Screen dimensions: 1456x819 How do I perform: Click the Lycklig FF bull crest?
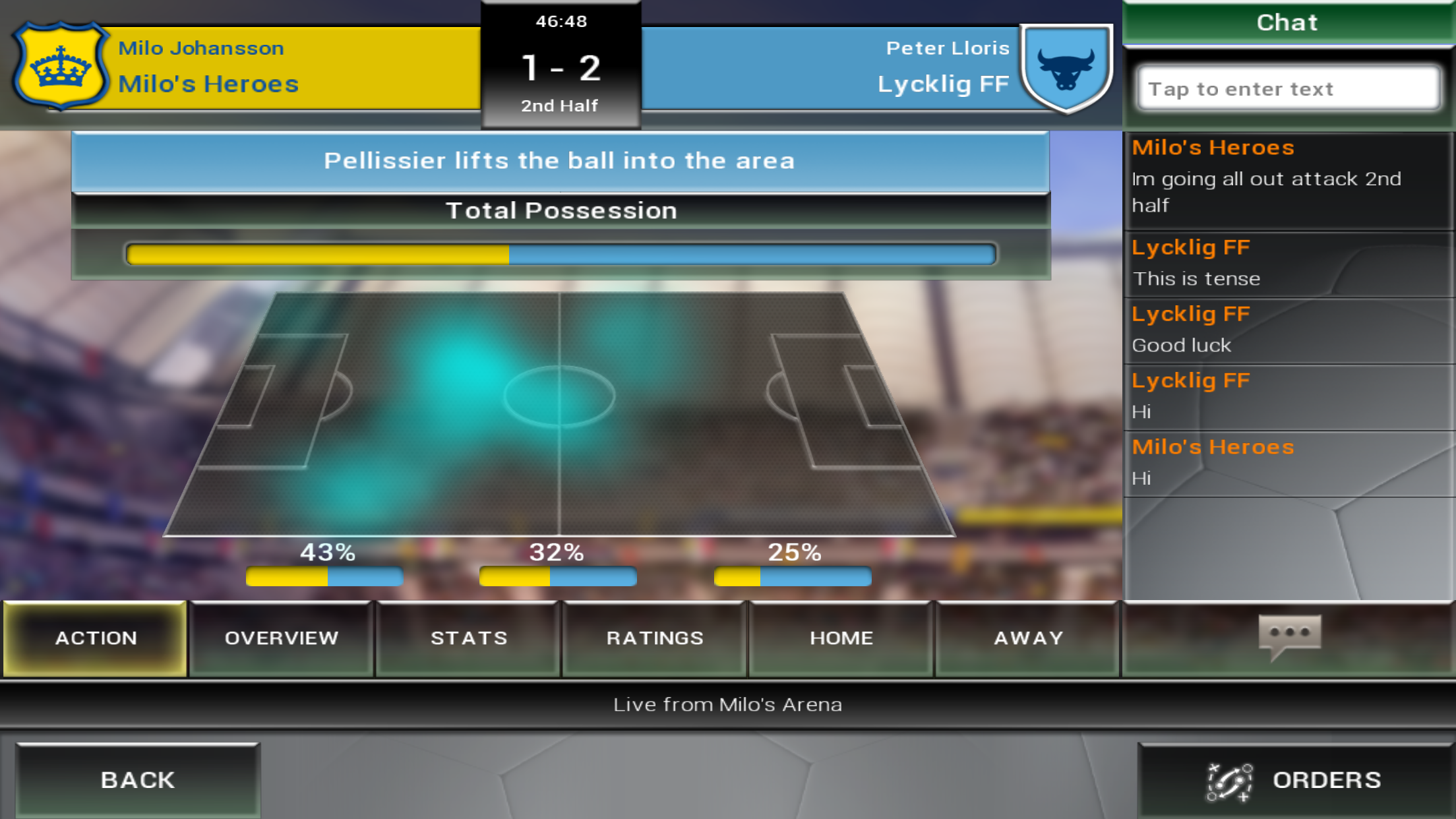pyautogui.click(x=1066, y=67)
